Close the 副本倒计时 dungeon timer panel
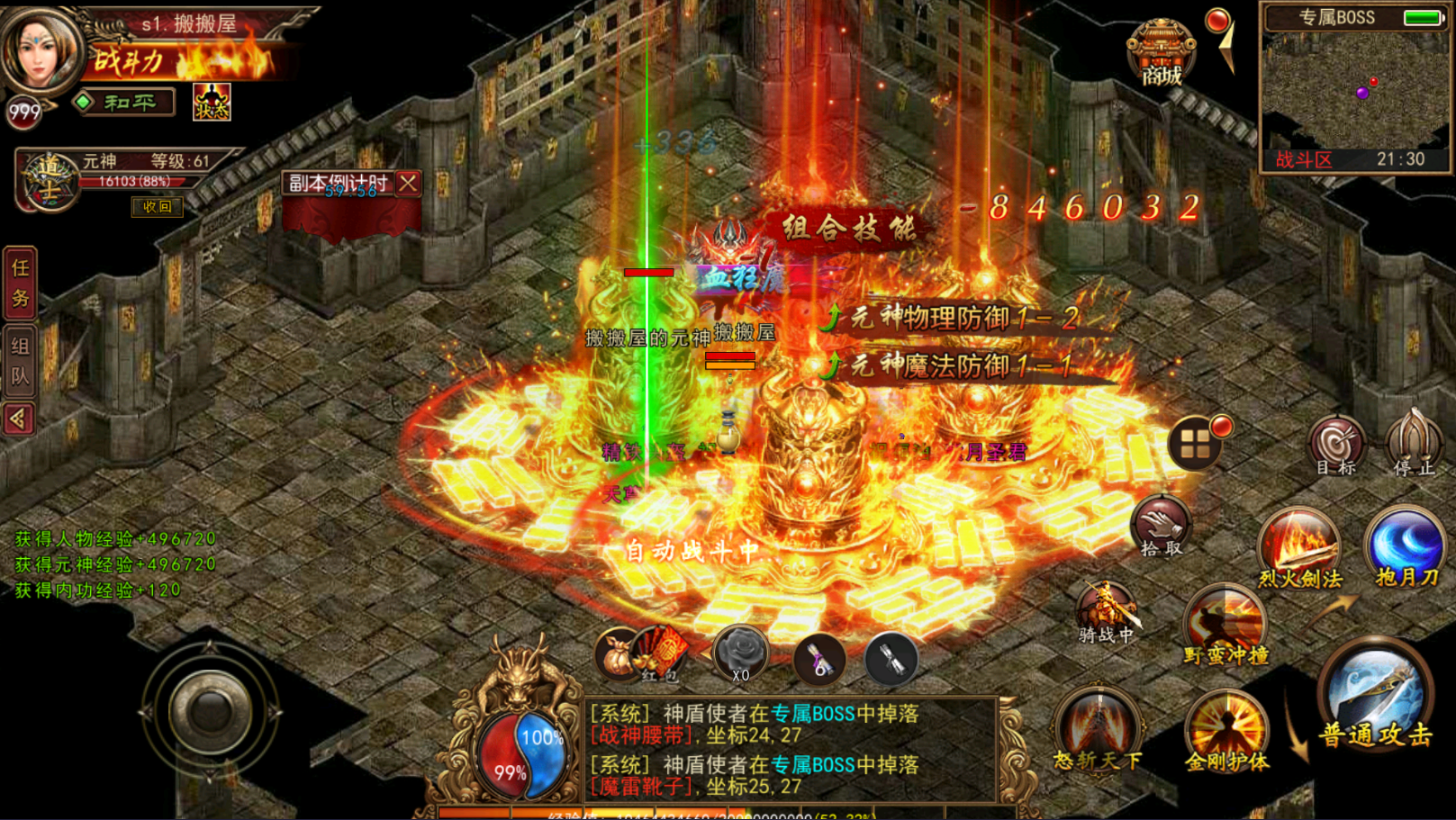Viewport: 1456px width, 820px height. [x=408, y=183]
